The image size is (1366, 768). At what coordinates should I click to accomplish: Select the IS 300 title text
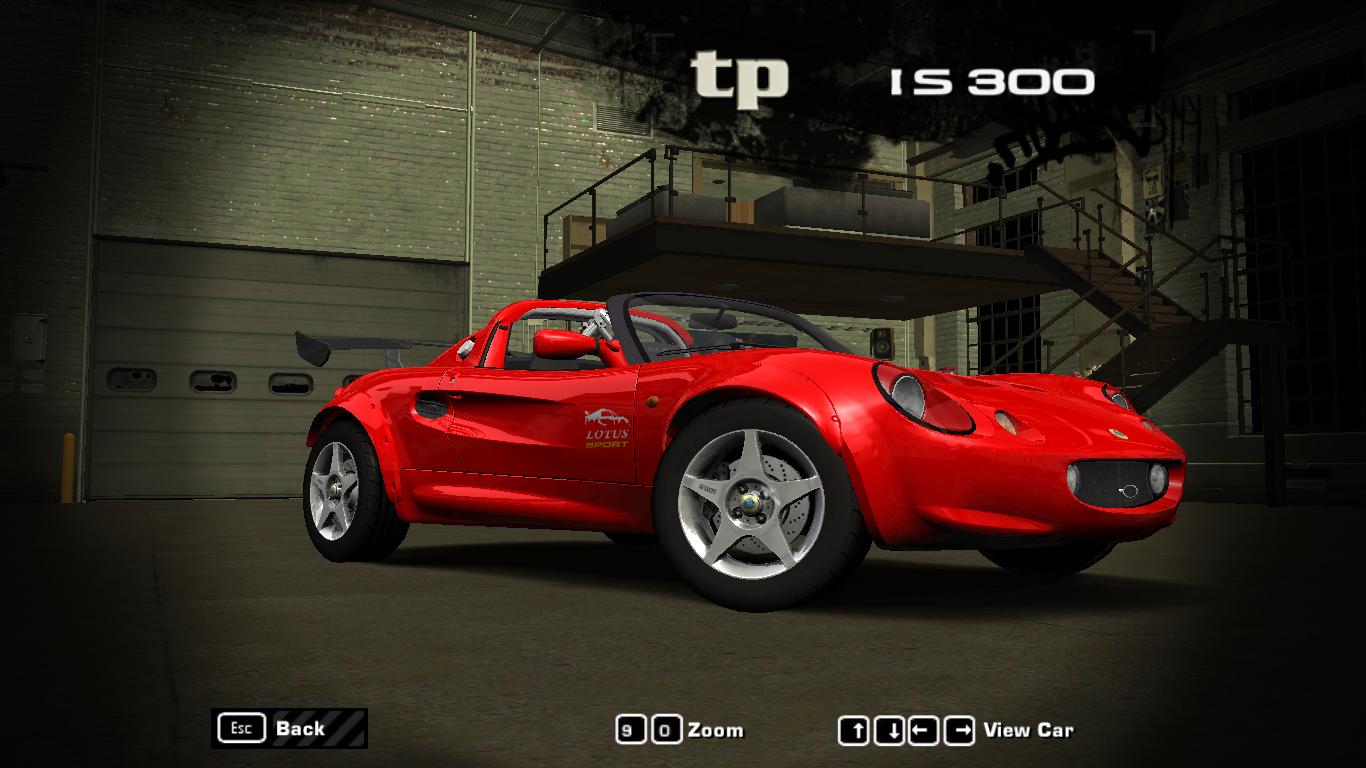click(x=990, y=80)
